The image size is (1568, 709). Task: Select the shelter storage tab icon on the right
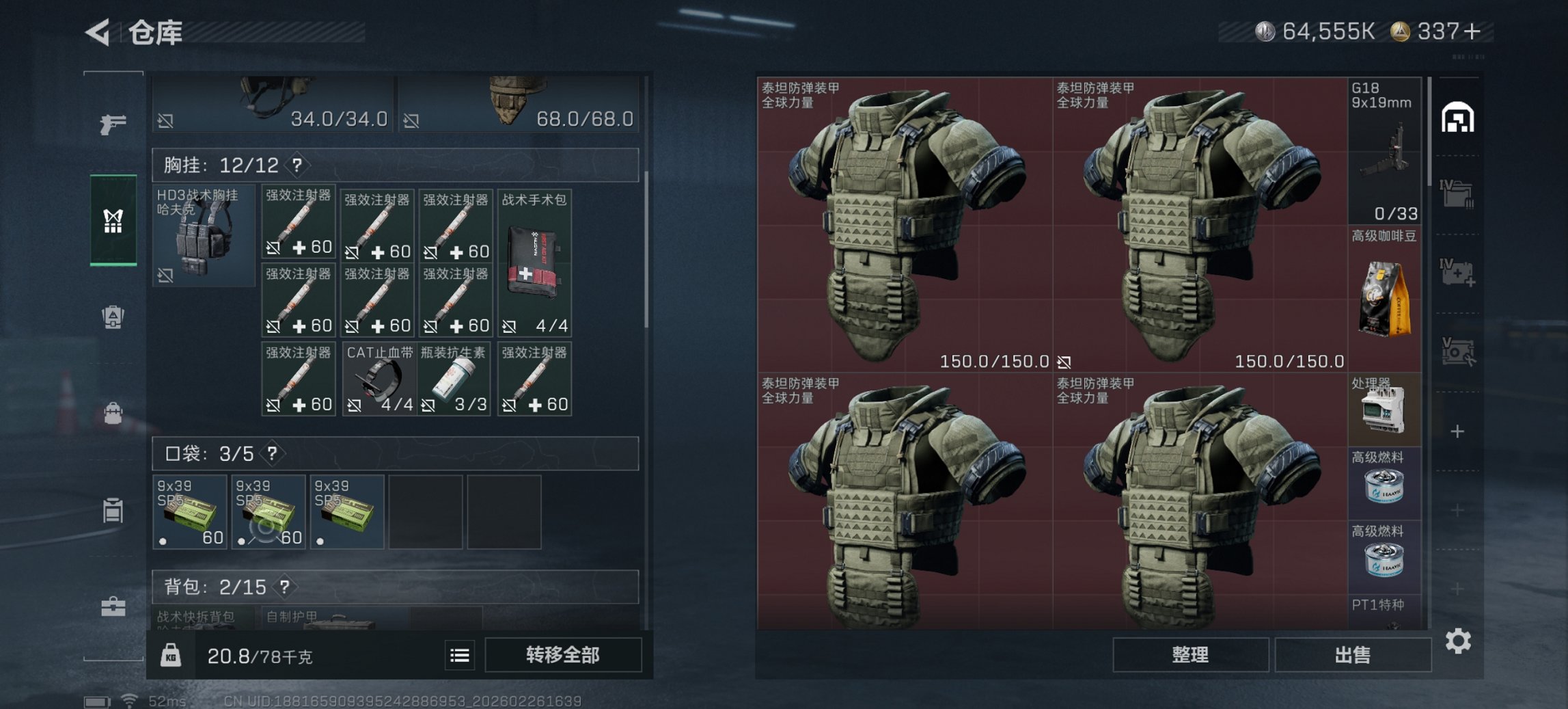1459,116
